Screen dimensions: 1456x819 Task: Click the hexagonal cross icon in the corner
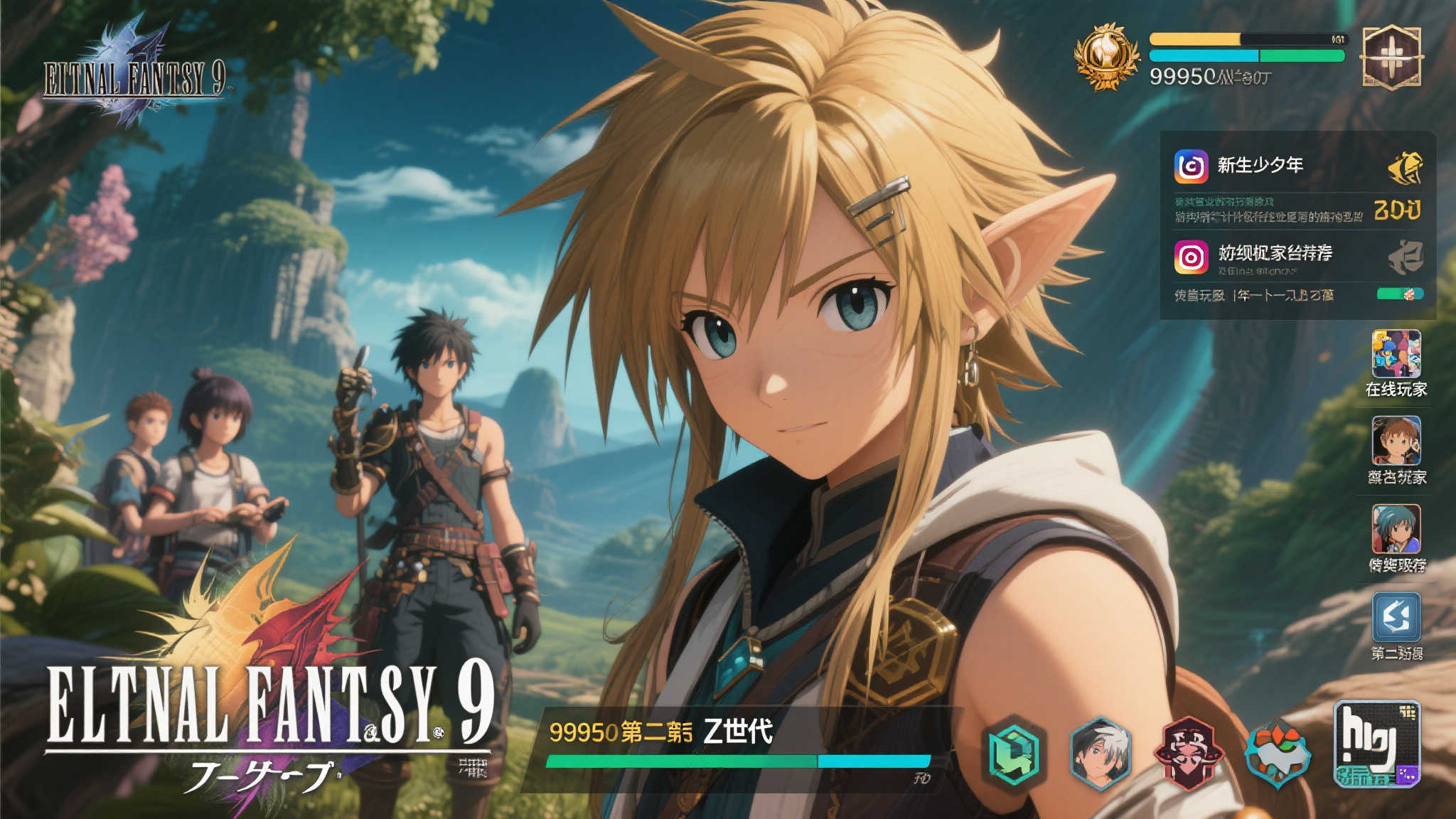pos(1391,58)
